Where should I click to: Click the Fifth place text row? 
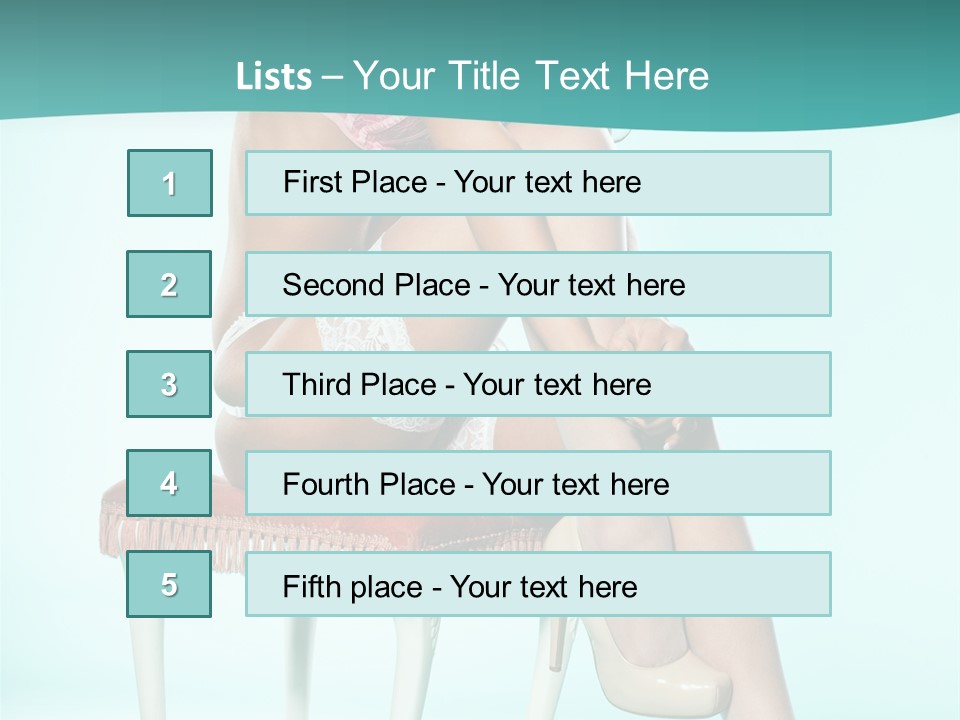(x=538, y=584)
